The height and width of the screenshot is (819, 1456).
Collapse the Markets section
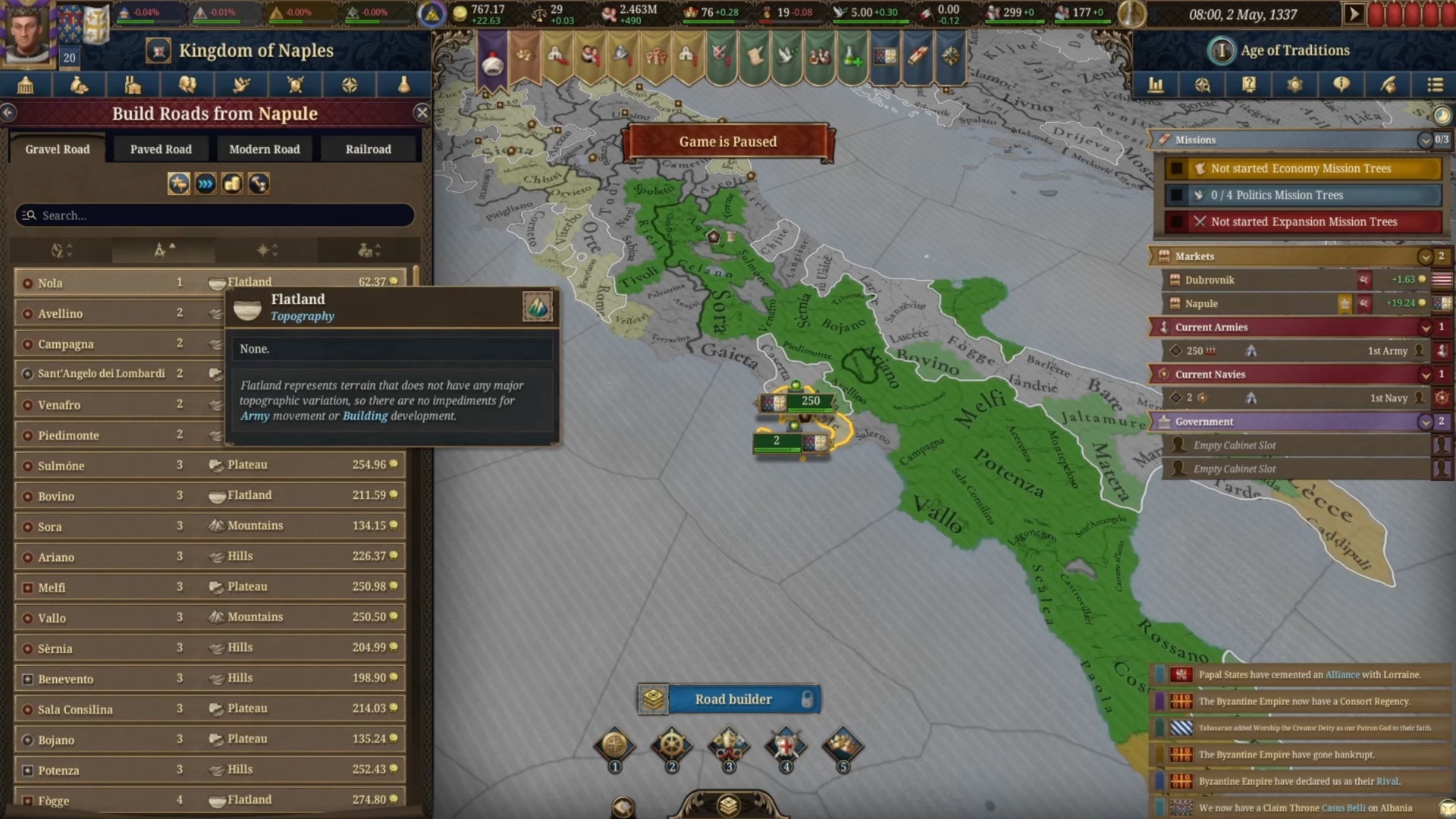tap(1426, 256)
